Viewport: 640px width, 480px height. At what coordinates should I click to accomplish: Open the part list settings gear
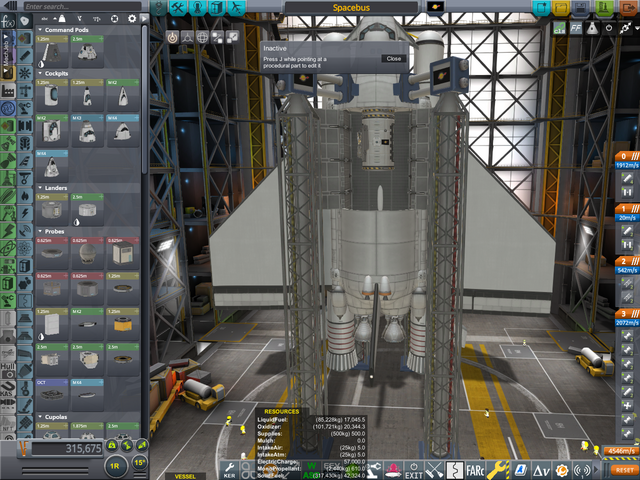tap(131, 19)
